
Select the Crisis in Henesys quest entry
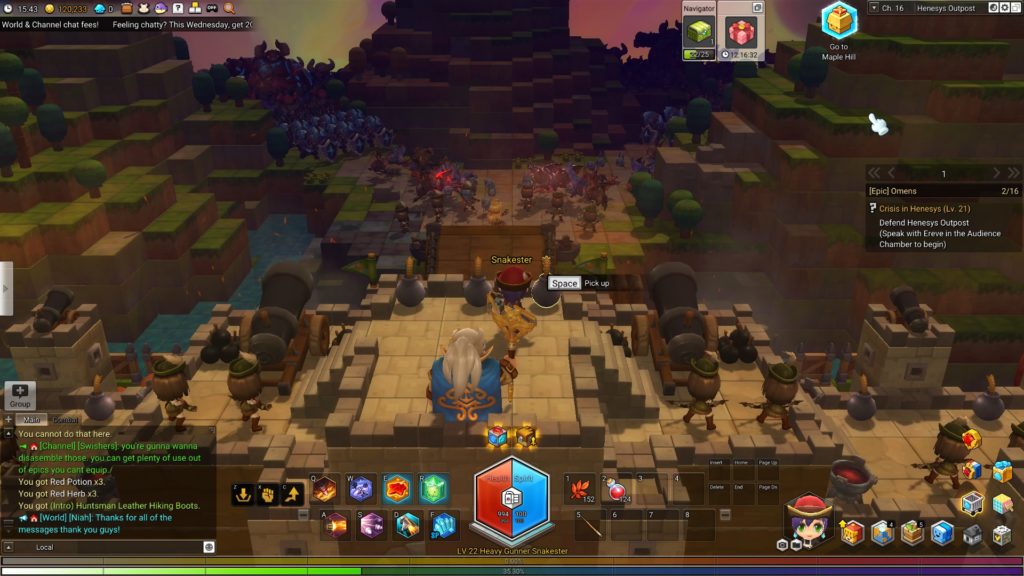(x=924, y=208)
